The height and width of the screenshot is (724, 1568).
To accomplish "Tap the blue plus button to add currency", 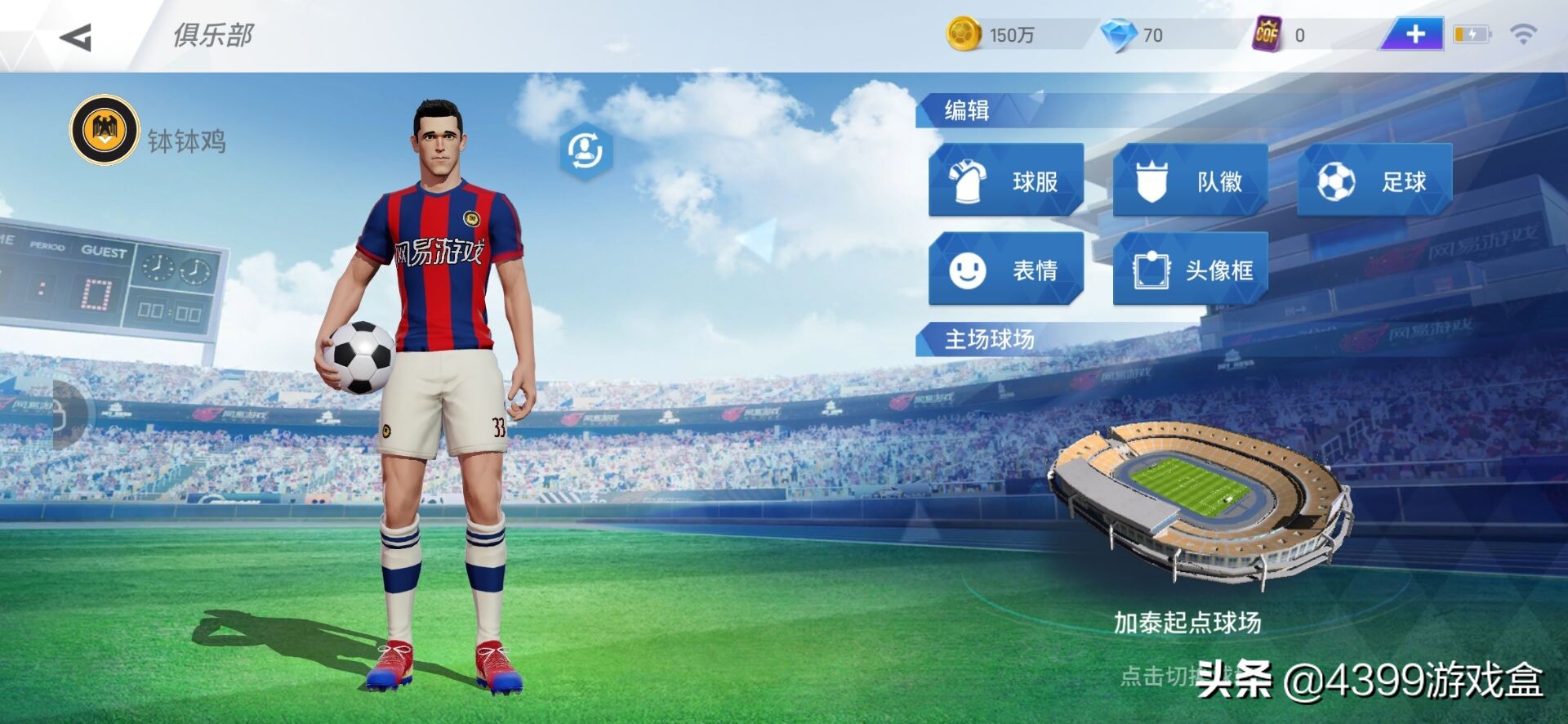I will (1414, 34).
